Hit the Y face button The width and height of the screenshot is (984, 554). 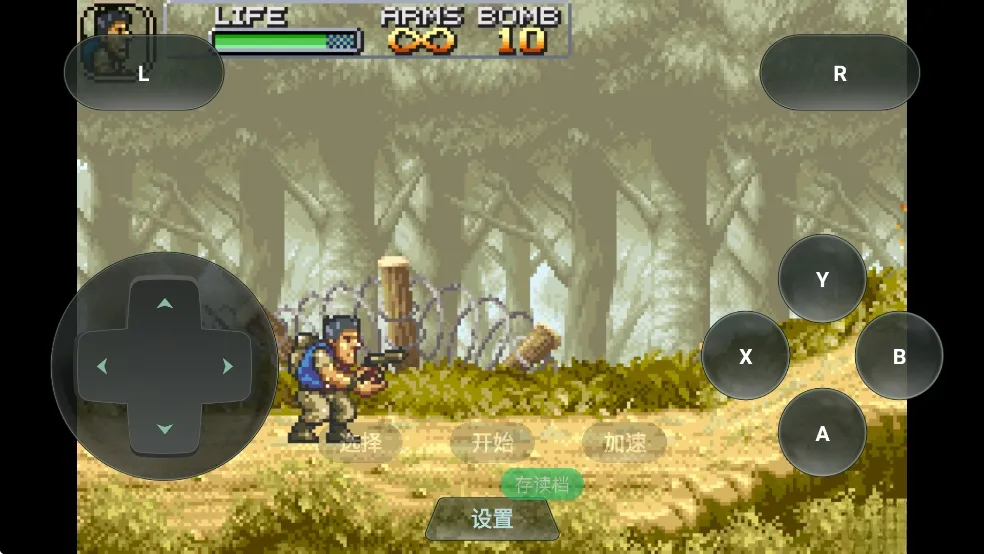tap(822, 279)
